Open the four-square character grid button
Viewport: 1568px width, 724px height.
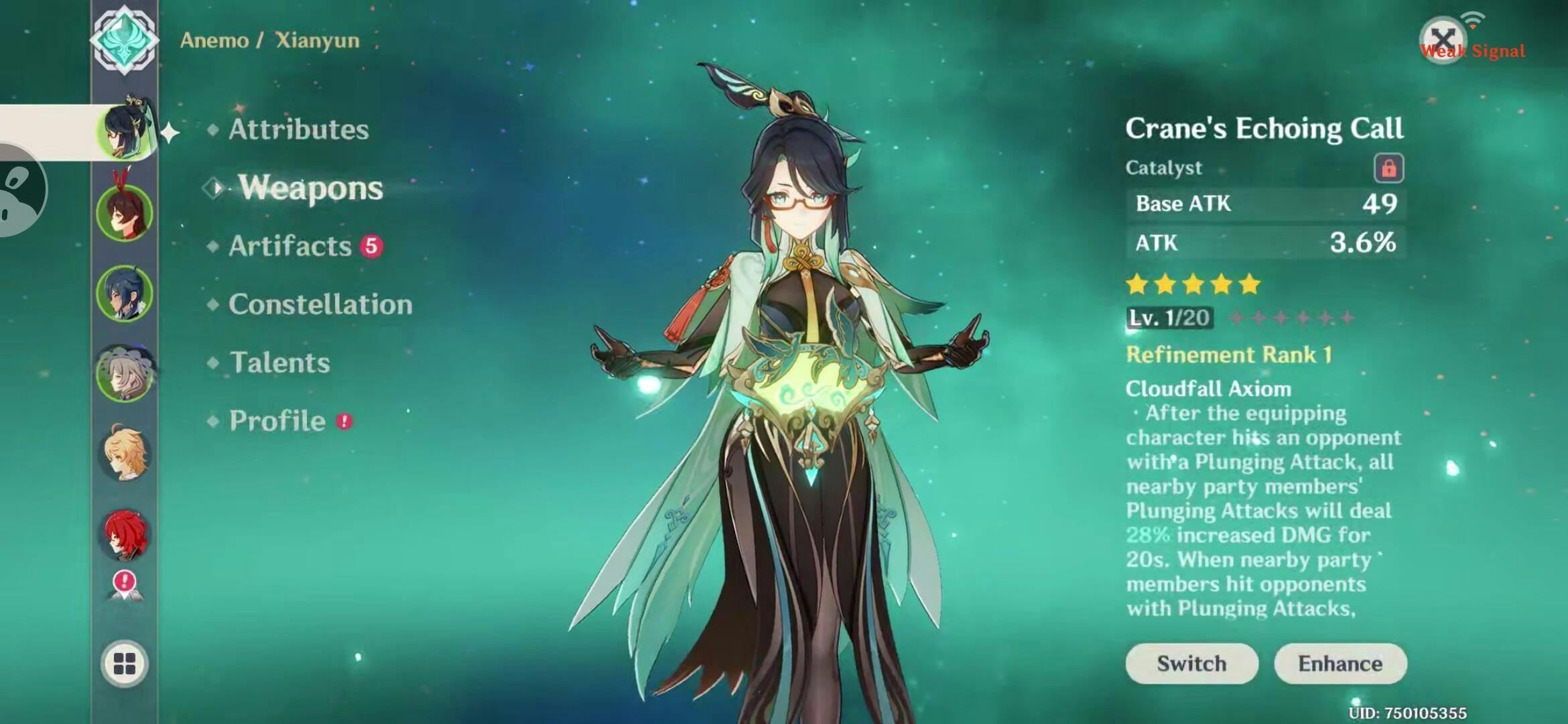point(125,664)
